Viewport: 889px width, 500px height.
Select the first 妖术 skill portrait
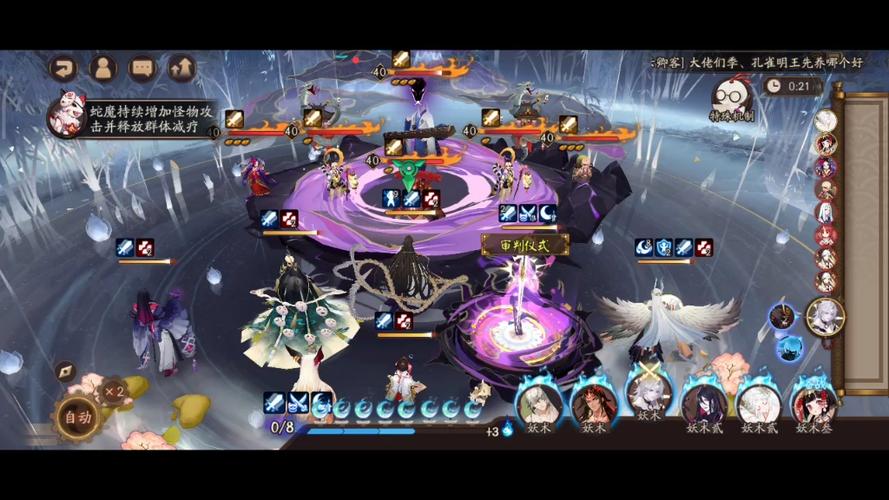coord(538,403)
